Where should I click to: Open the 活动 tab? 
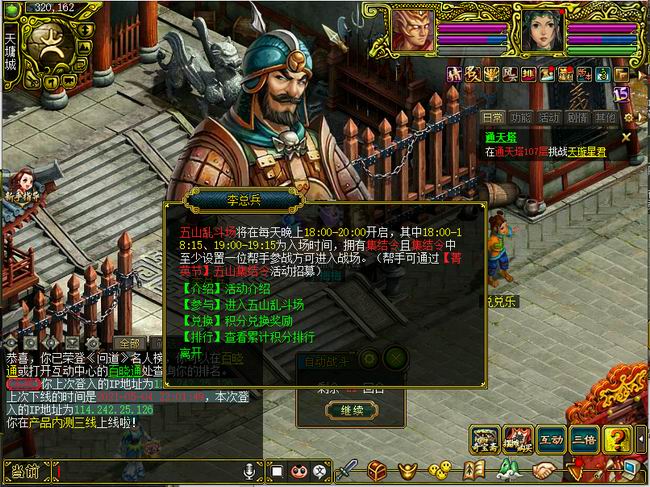pos(549,117)
